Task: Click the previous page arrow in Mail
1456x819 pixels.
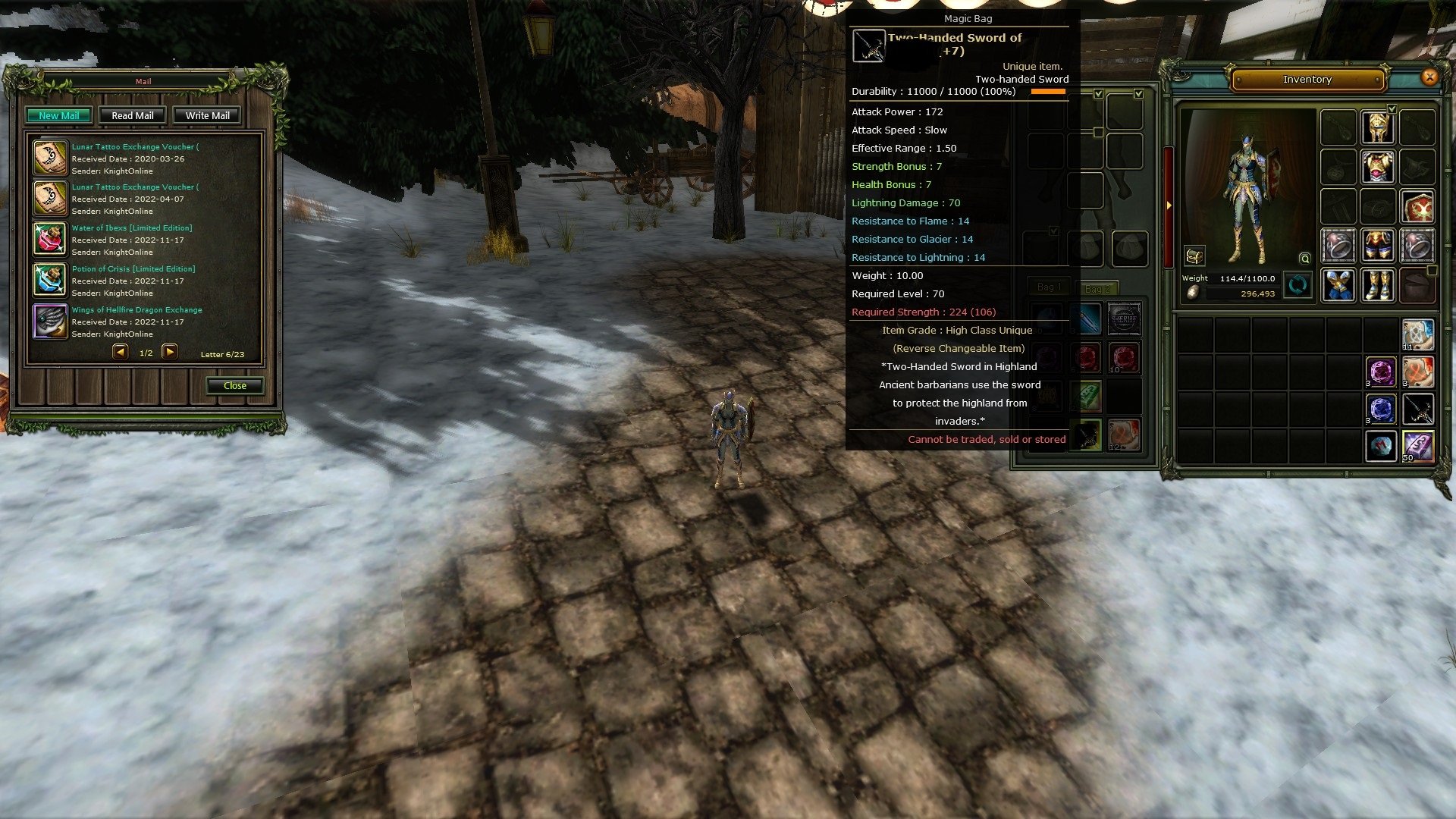Action: [119, 351]
